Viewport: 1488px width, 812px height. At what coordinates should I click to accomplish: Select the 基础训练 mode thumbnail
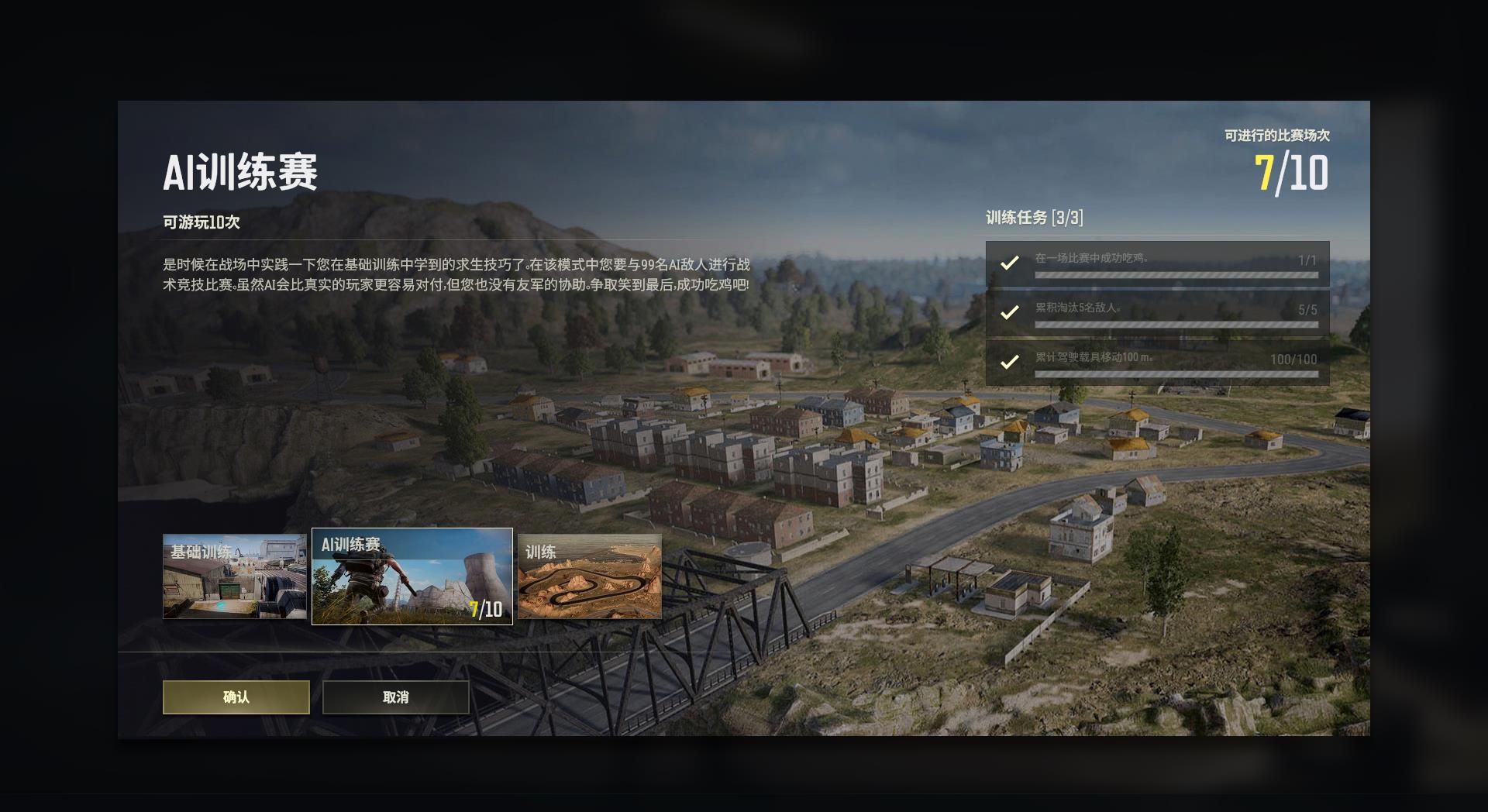coord(235,576)
